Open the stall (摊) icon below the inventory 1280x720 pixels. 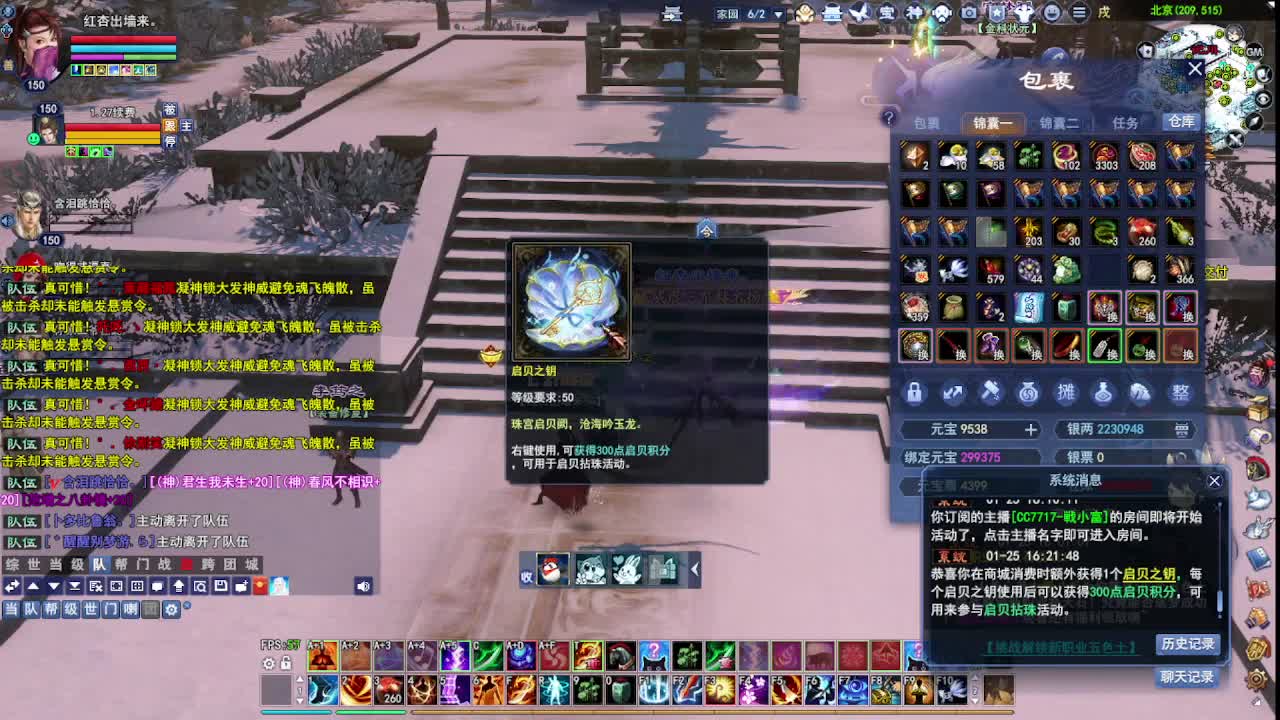[1066, 391]
